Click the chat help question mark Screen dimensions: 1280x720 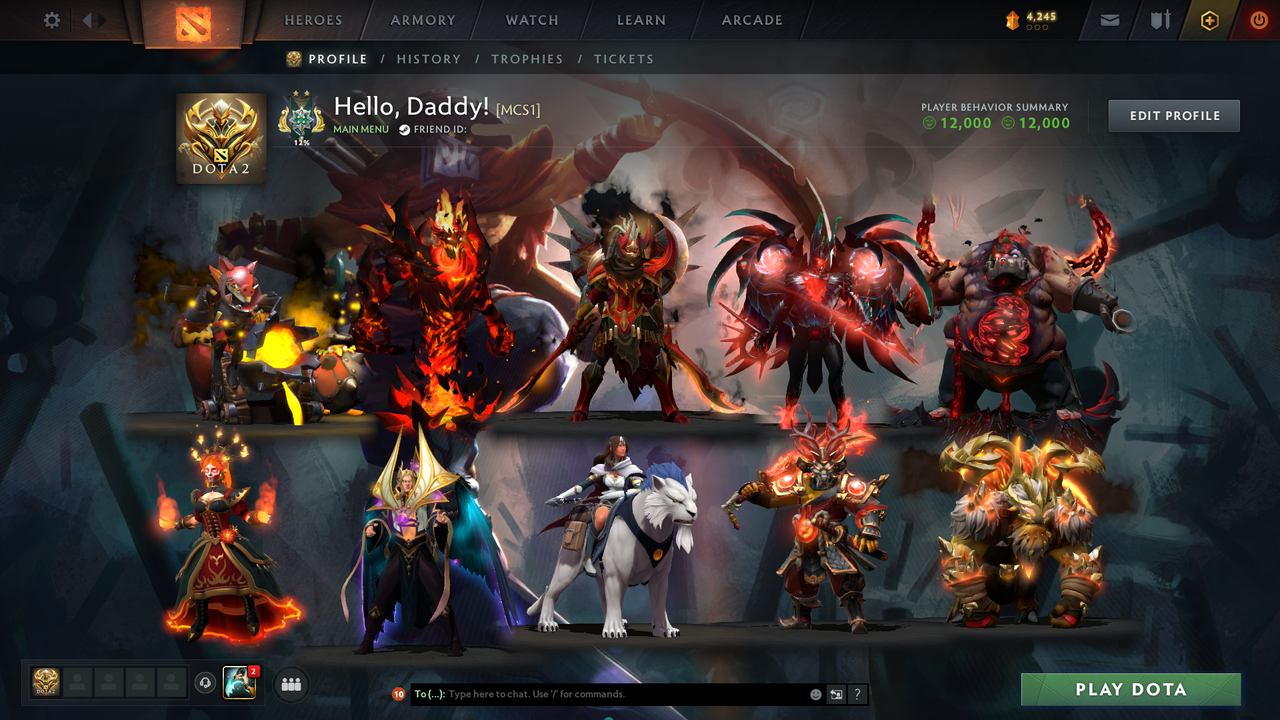point(857,694)
